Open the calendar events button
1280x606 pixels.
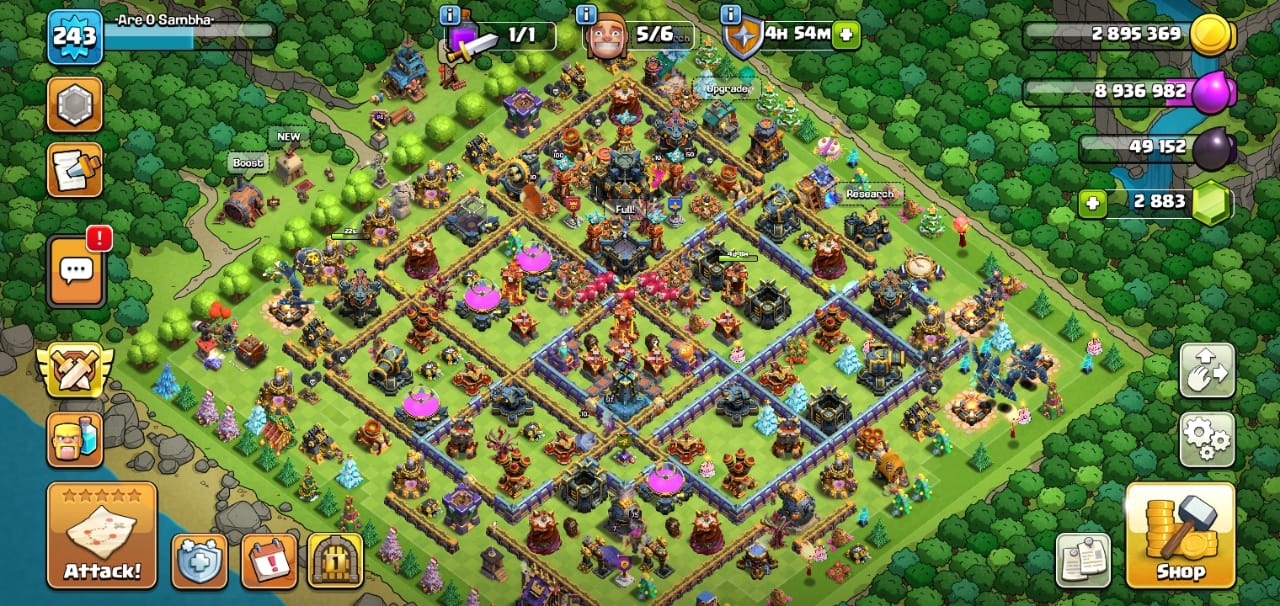(x=269, y=561)
